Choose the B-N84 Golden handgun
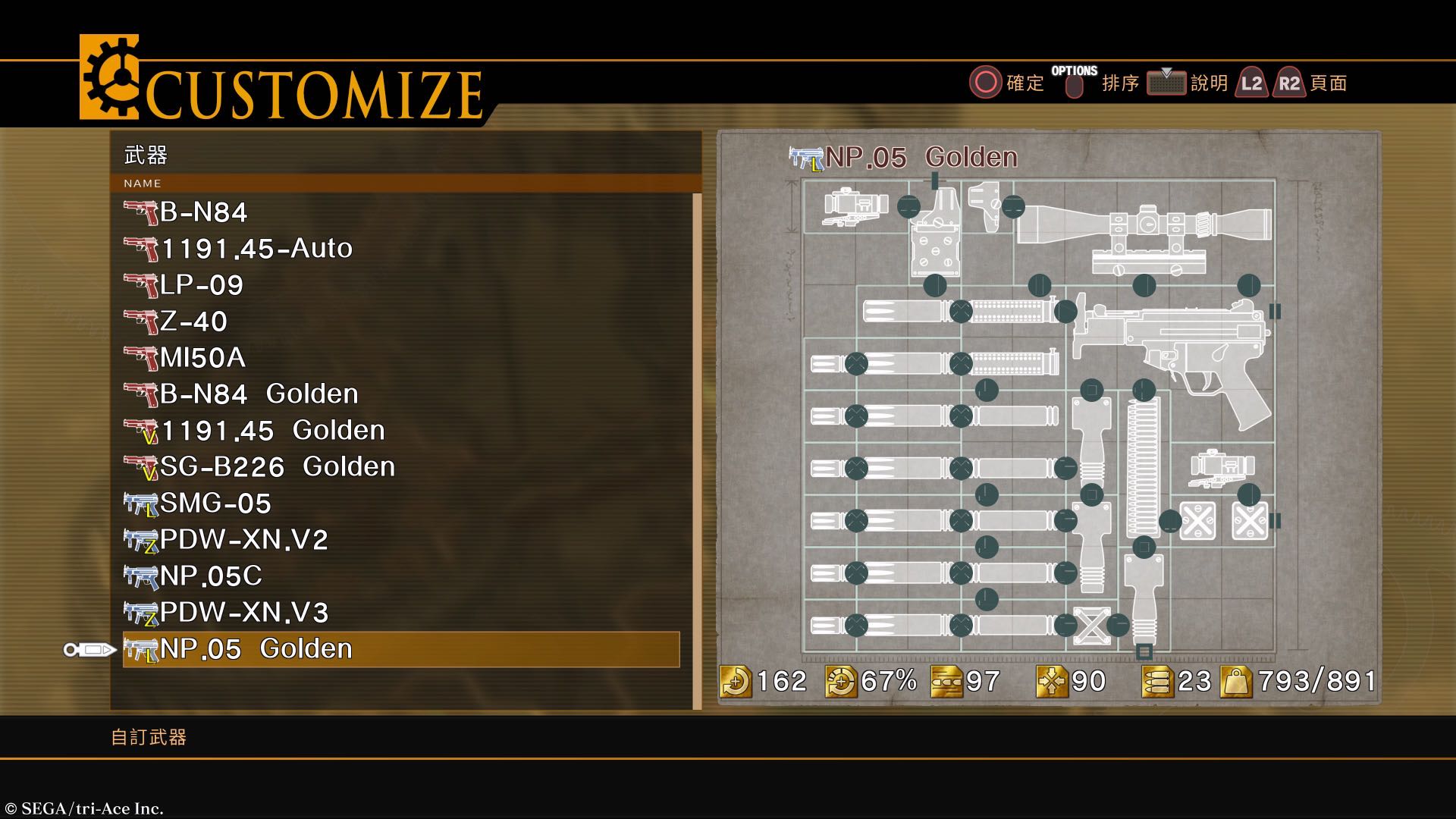Screen dimensions: 1456x819 [x=259, y=394]
